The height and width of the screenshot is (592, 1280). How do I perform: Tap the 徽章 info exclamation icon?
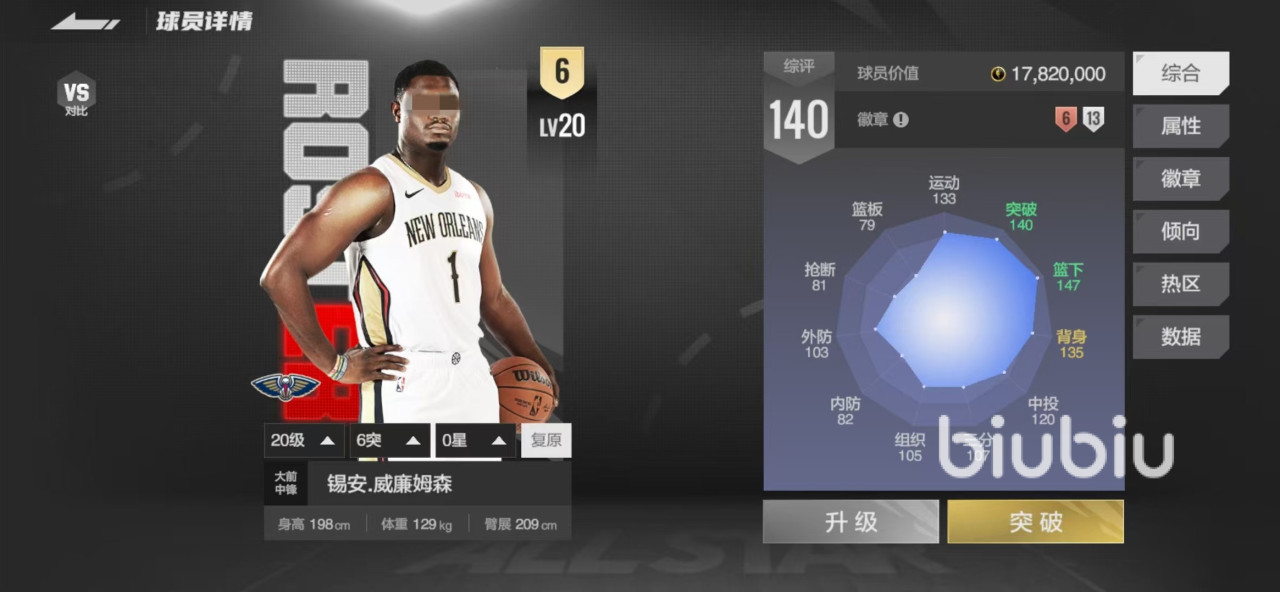(901, 120)
